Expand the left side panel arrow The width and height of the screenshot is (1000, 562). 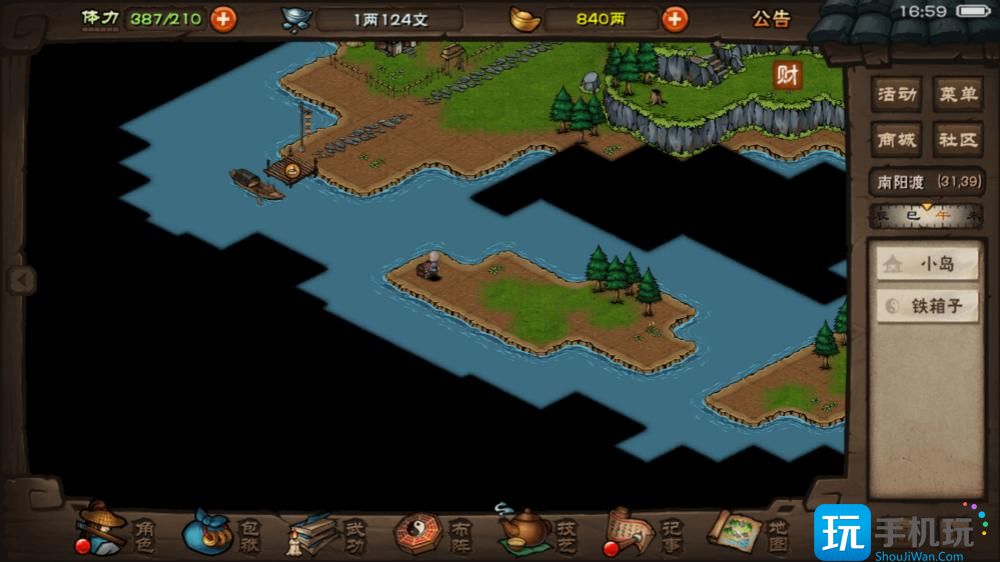tap(20, 280)
